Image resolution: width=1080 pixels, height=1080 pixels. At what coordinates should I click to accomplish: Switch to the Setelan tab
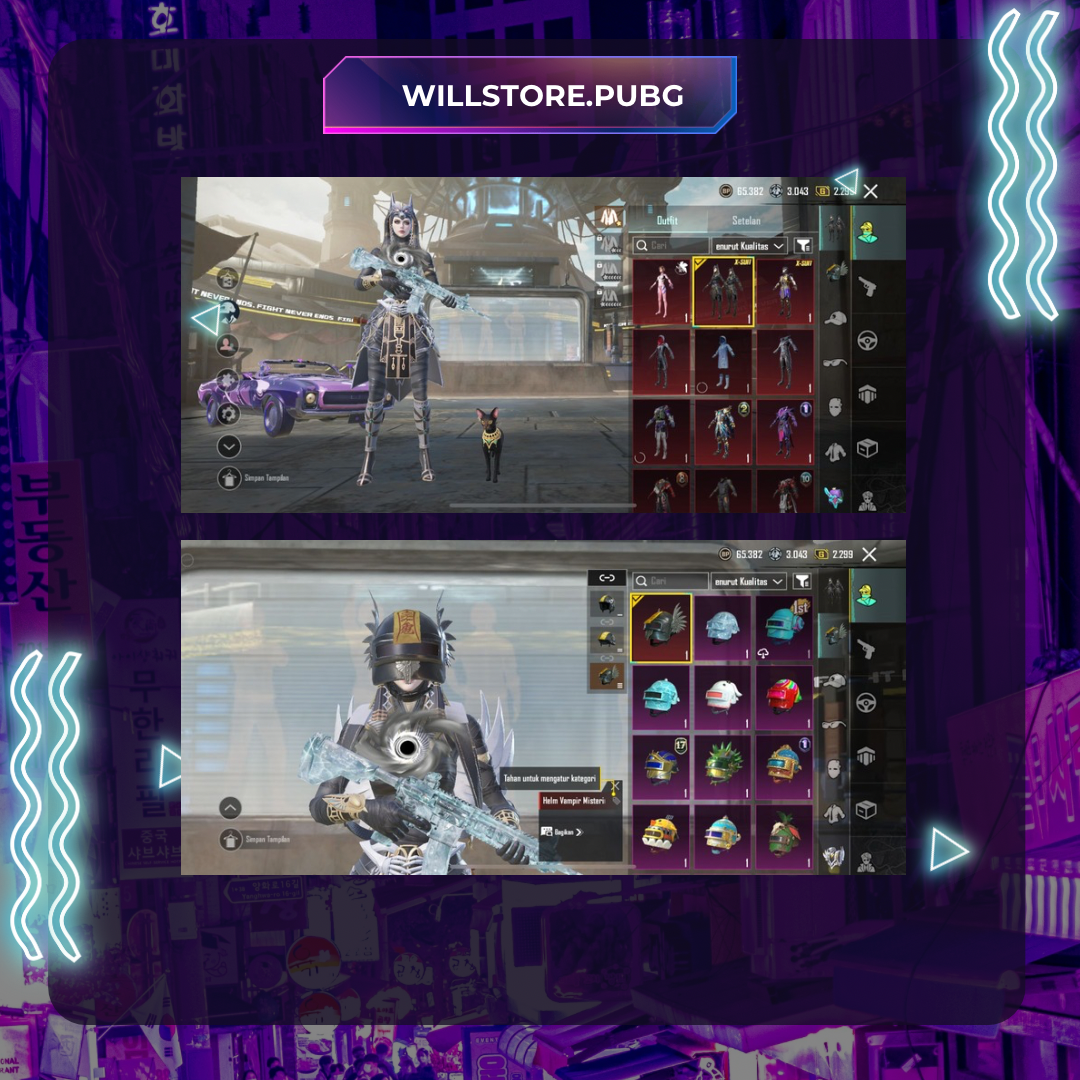tap(746, 220)
